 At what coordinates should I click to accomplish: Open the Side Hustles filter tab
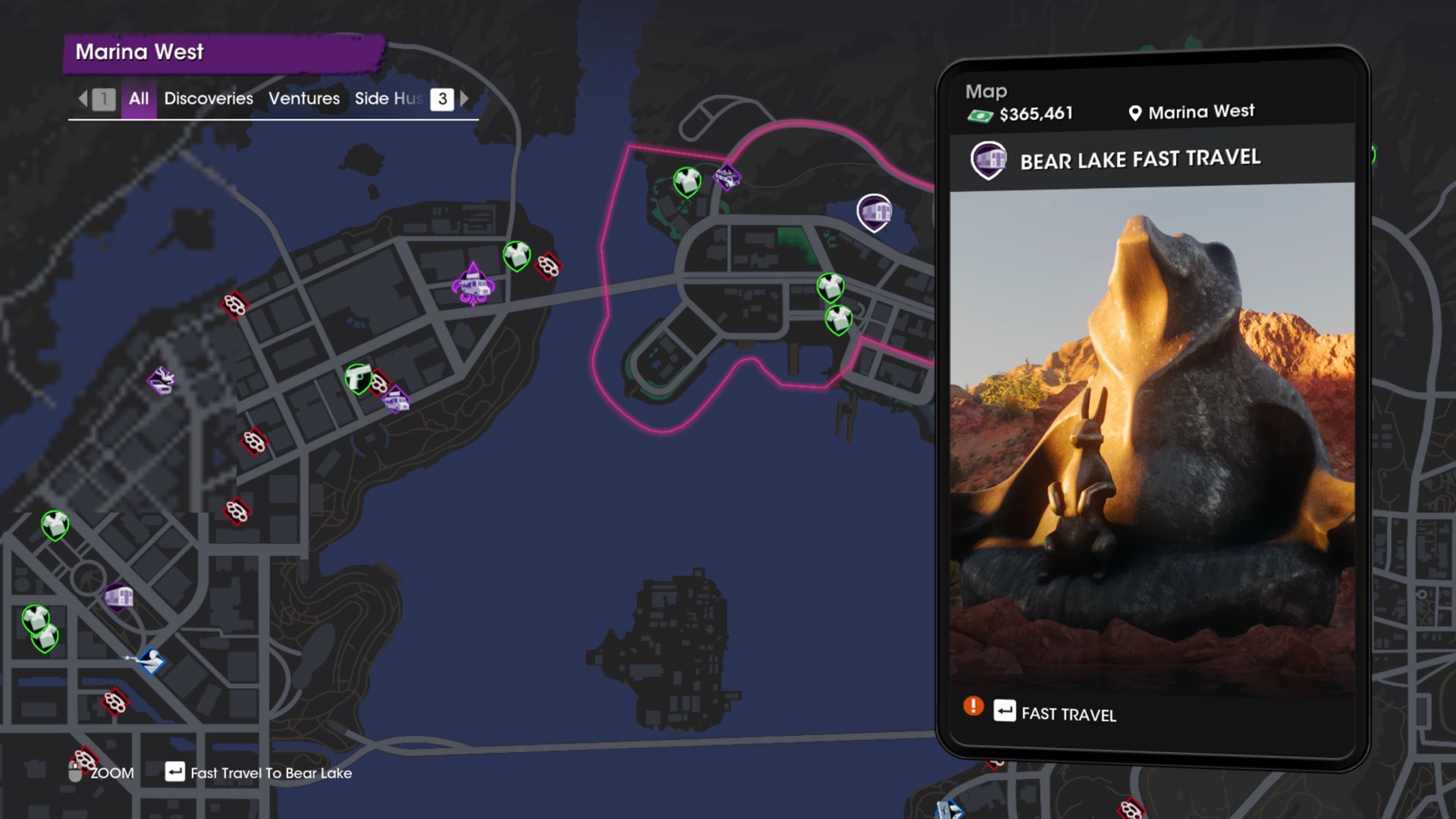388,99
